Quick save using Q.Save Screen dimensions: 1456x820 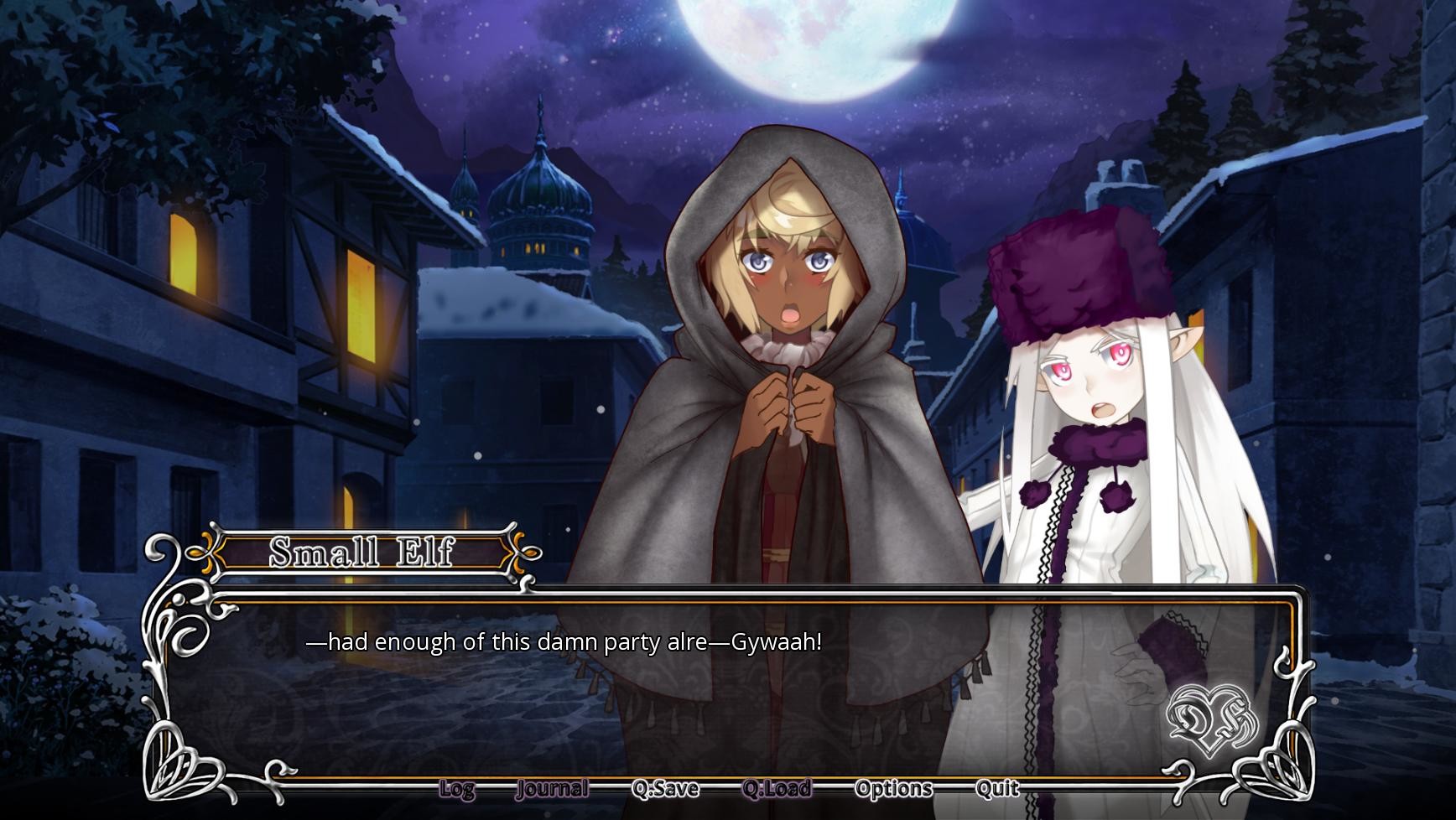[667, 789]
